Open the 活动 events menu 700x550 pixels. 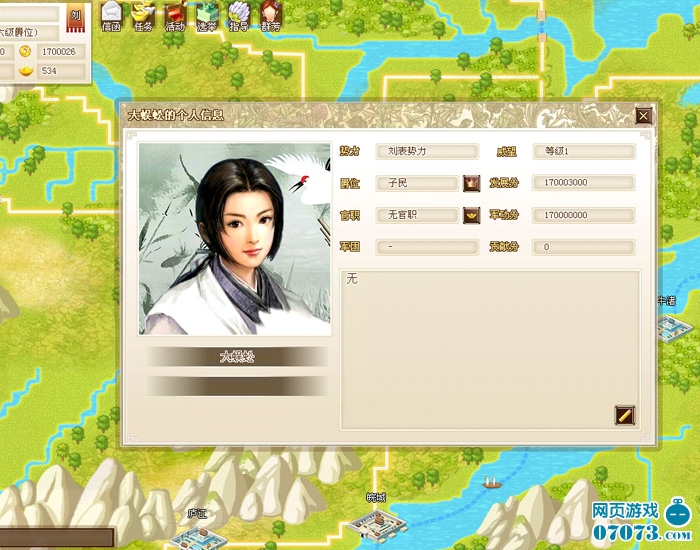pos(175,16)
